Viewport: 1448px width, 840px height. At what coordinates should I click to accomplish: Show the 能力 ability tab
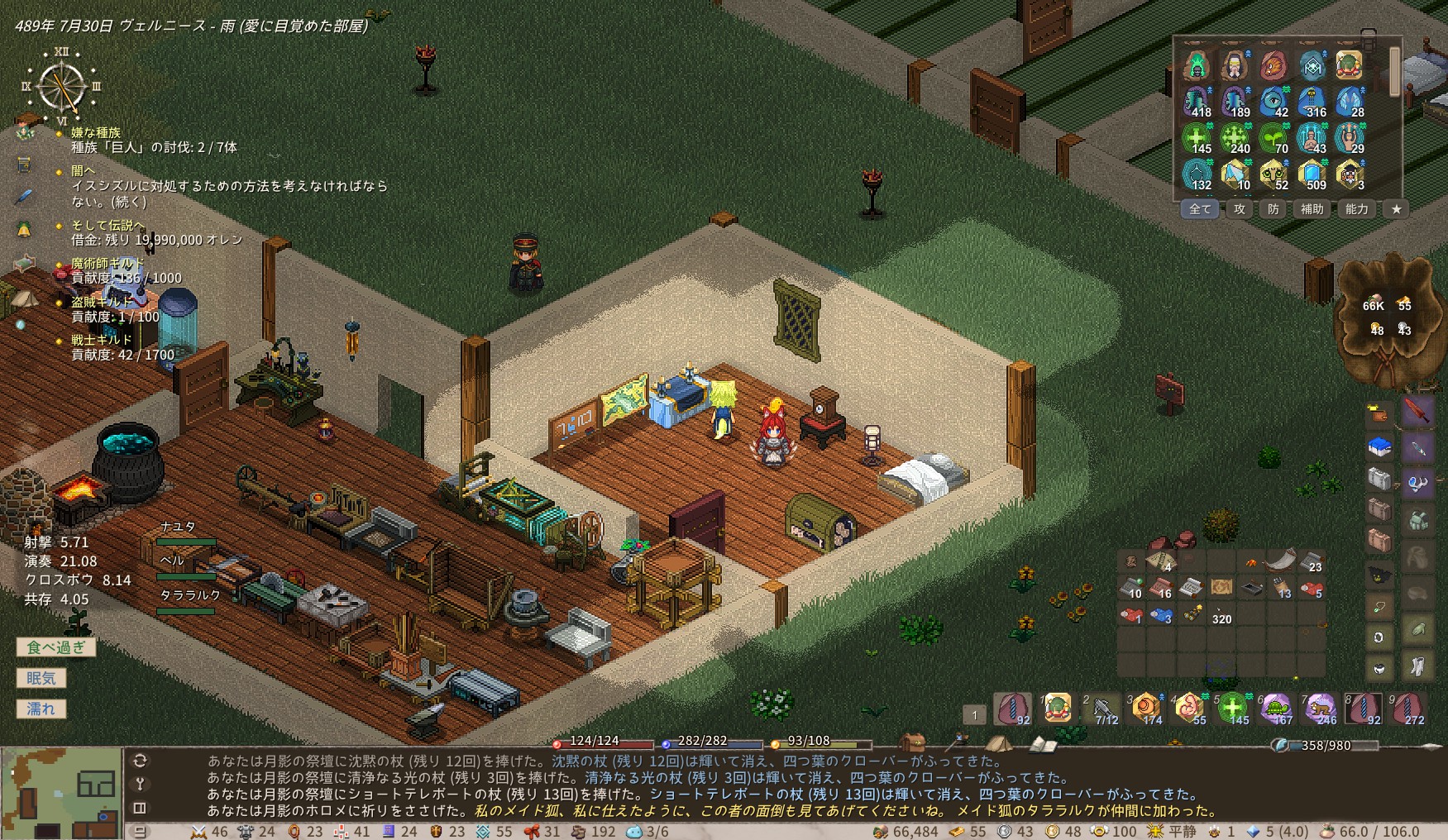click(1356, 209)
